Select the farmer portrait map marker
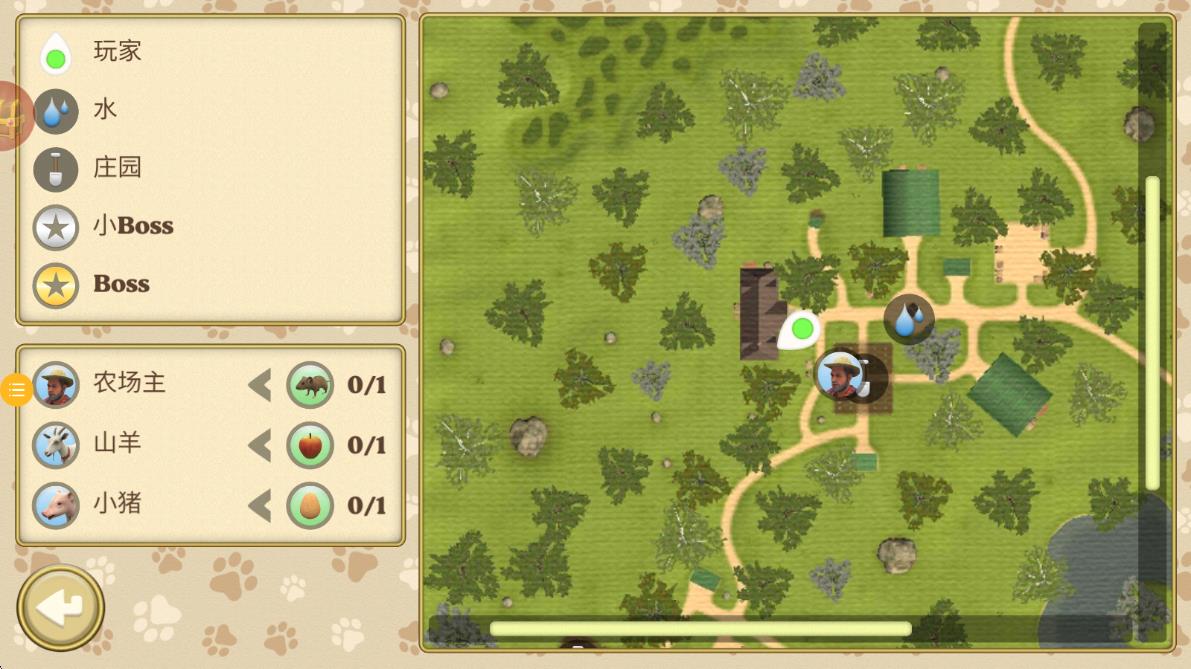This screenshot has width=1191, height=669. (x=840, y=374)
